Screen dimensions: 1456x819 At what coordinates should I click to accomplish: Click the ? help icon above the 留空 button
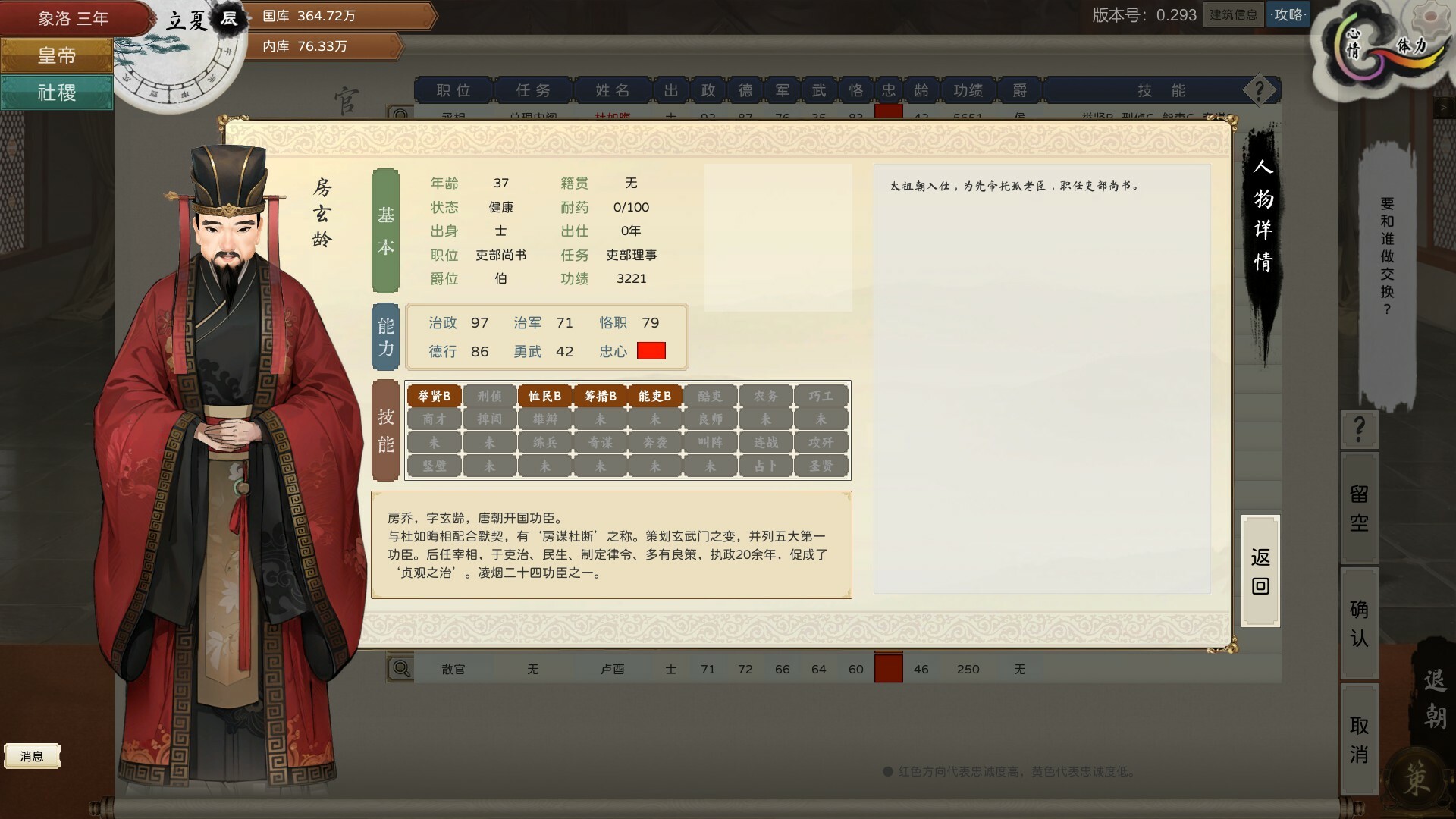1357,430
